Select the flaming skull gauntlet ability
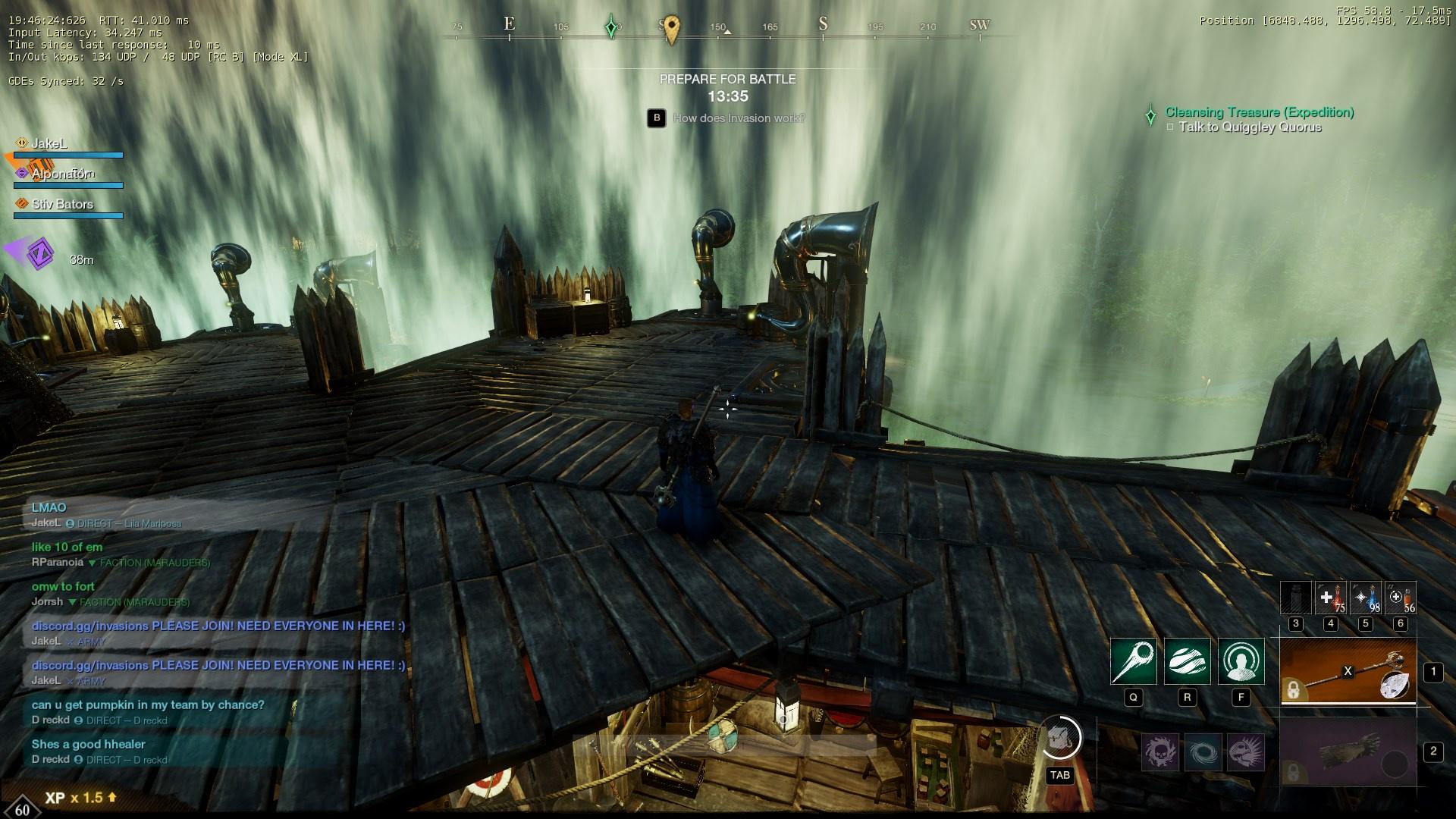The width and height of the screenshot is (1456, 819). point(1160,752)
